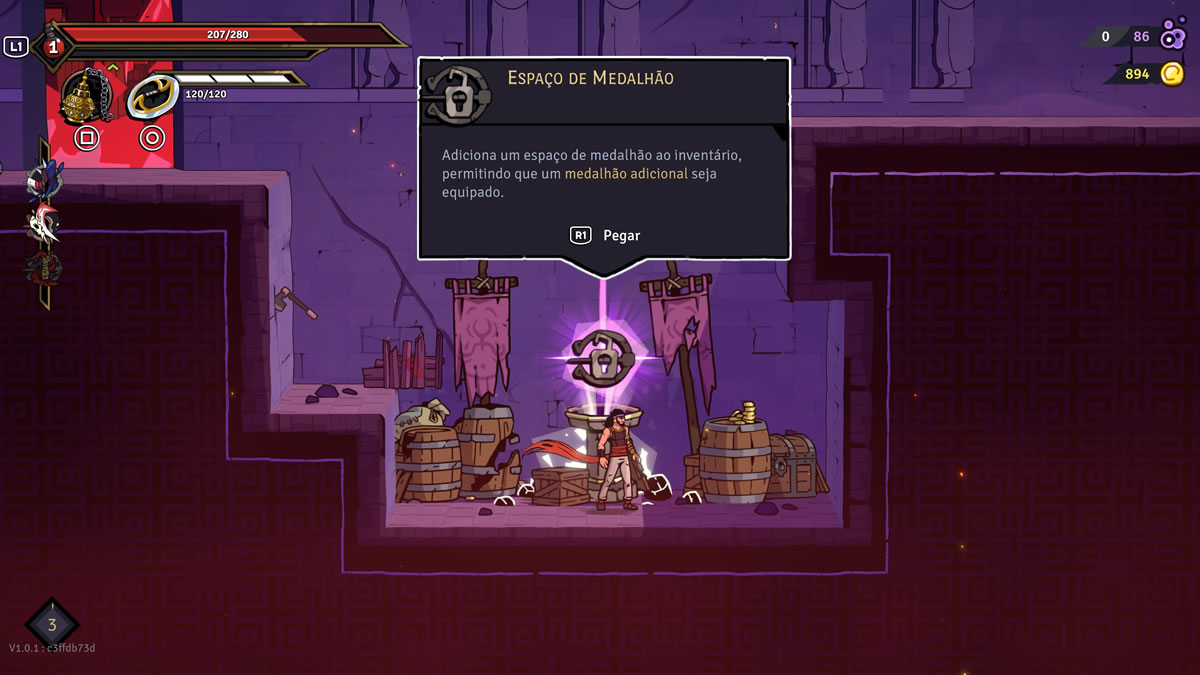Select the blue feathered medallion icon

click(x=44, y=180)
